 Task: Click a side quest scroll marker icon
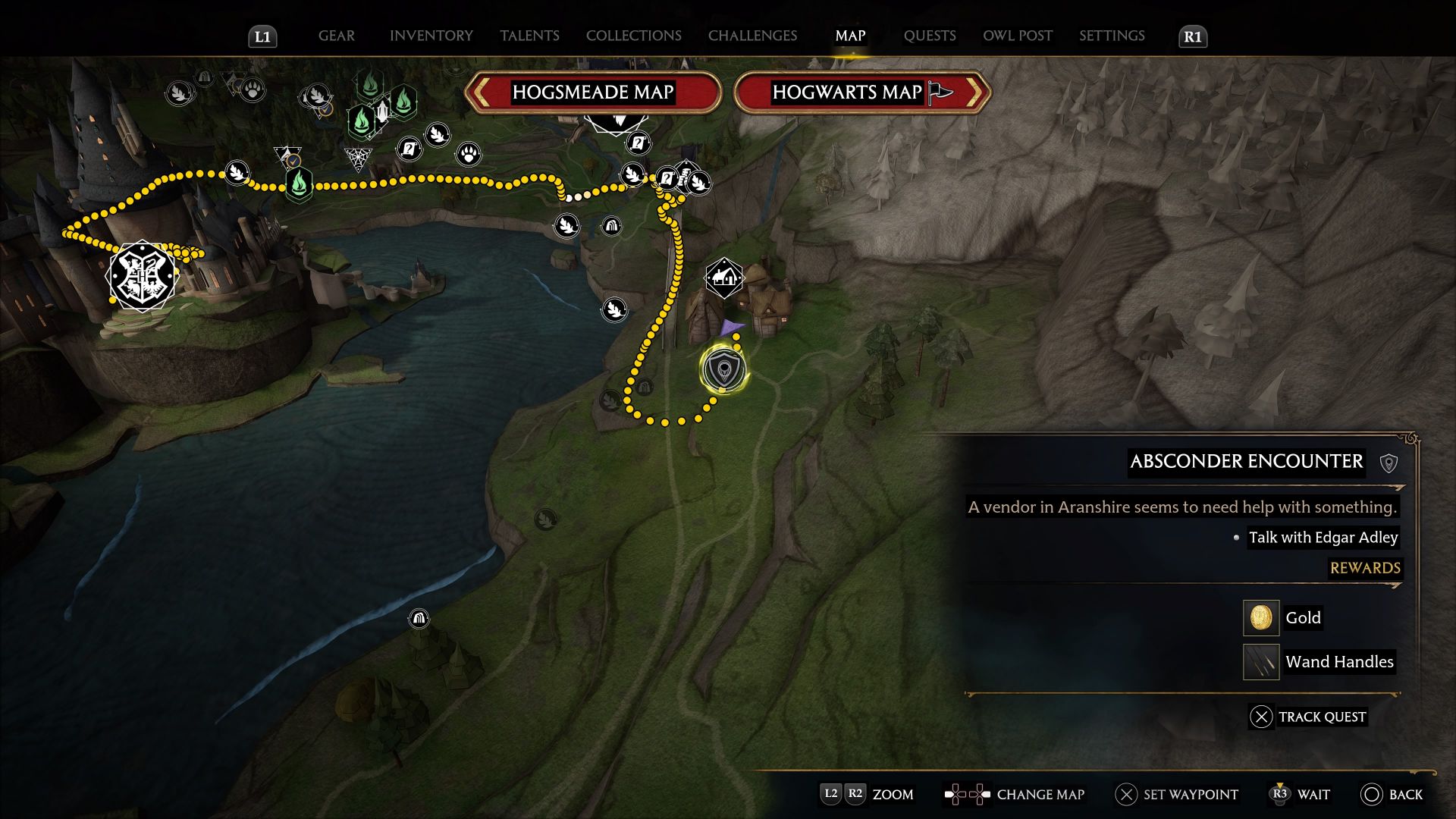tap(409, 150)
